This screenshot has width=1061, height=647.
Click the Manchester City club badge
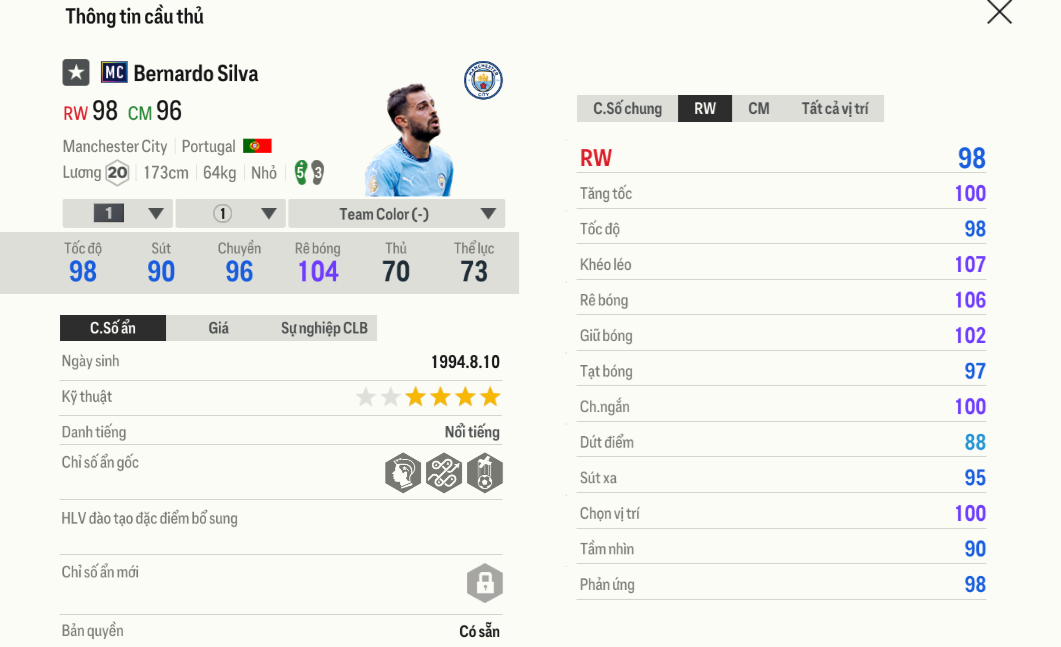(x=483, y=81)
